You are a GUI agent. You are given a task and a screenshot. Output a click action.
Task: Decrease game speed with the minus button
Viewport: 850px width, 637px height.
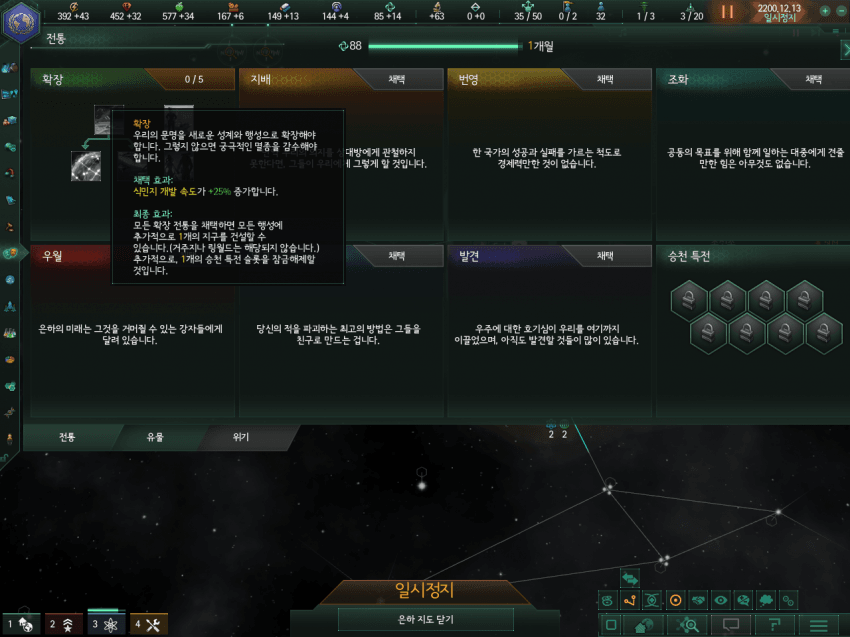pyautogui.click(x=839, y=11)
